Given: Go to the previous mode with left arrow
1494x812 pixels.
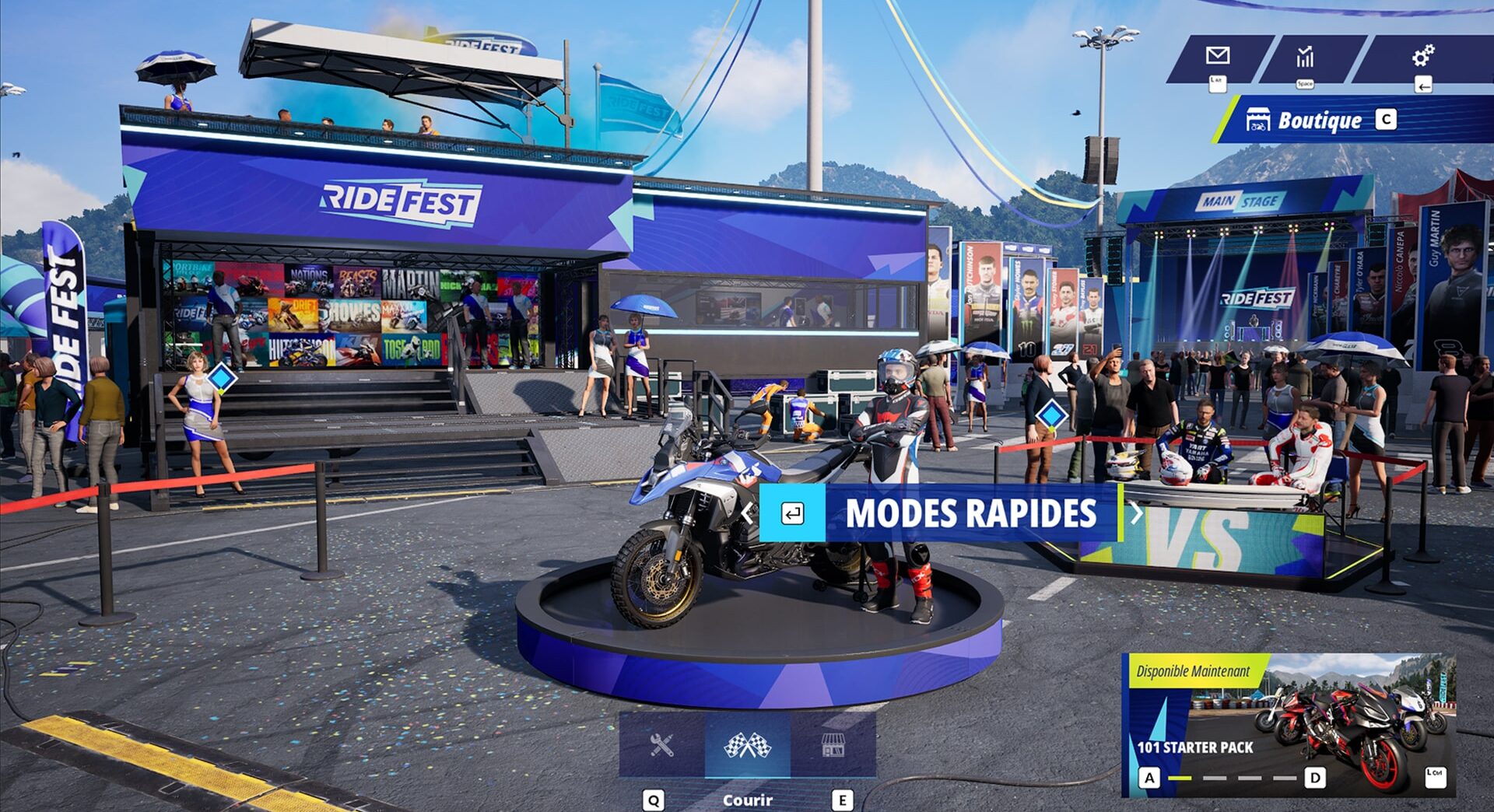Looking at the screenshot, I should (x=747, y=513).
